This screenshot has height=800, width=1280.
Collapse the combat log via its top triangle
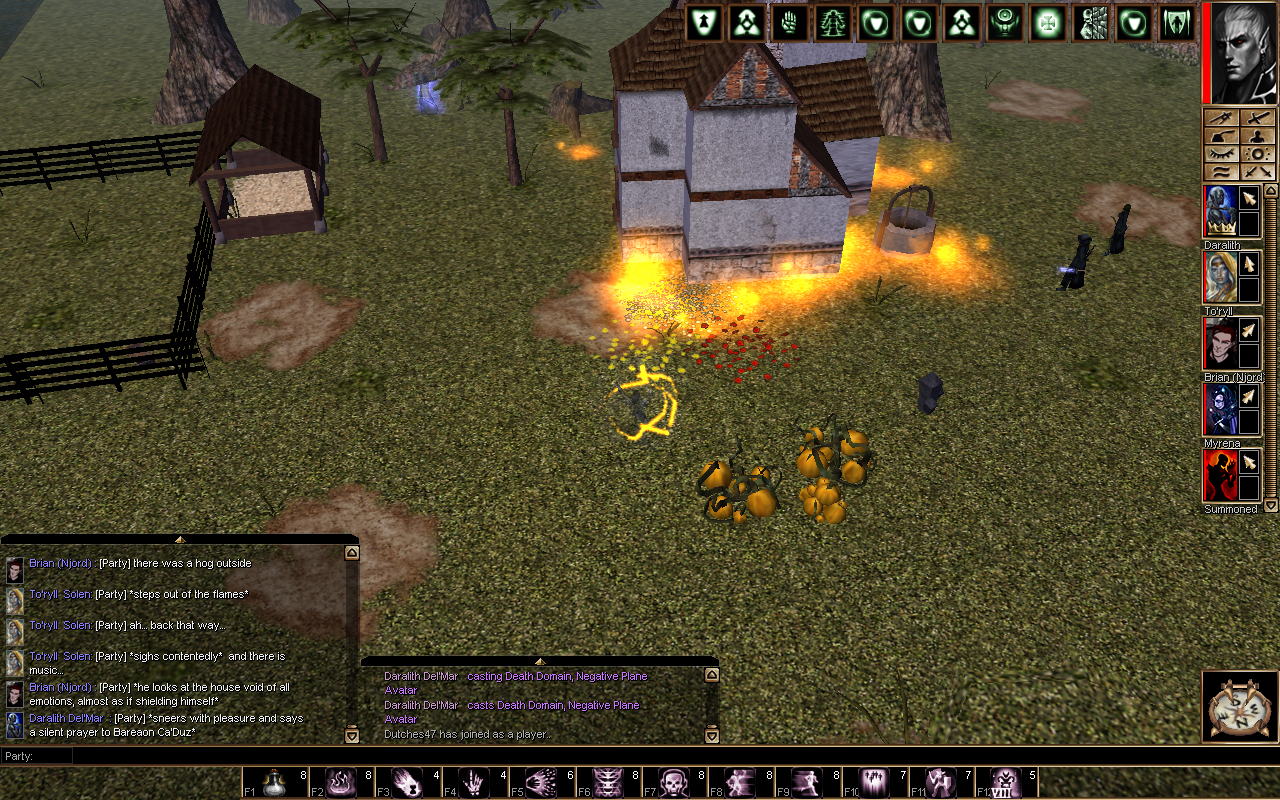[541, 661]
